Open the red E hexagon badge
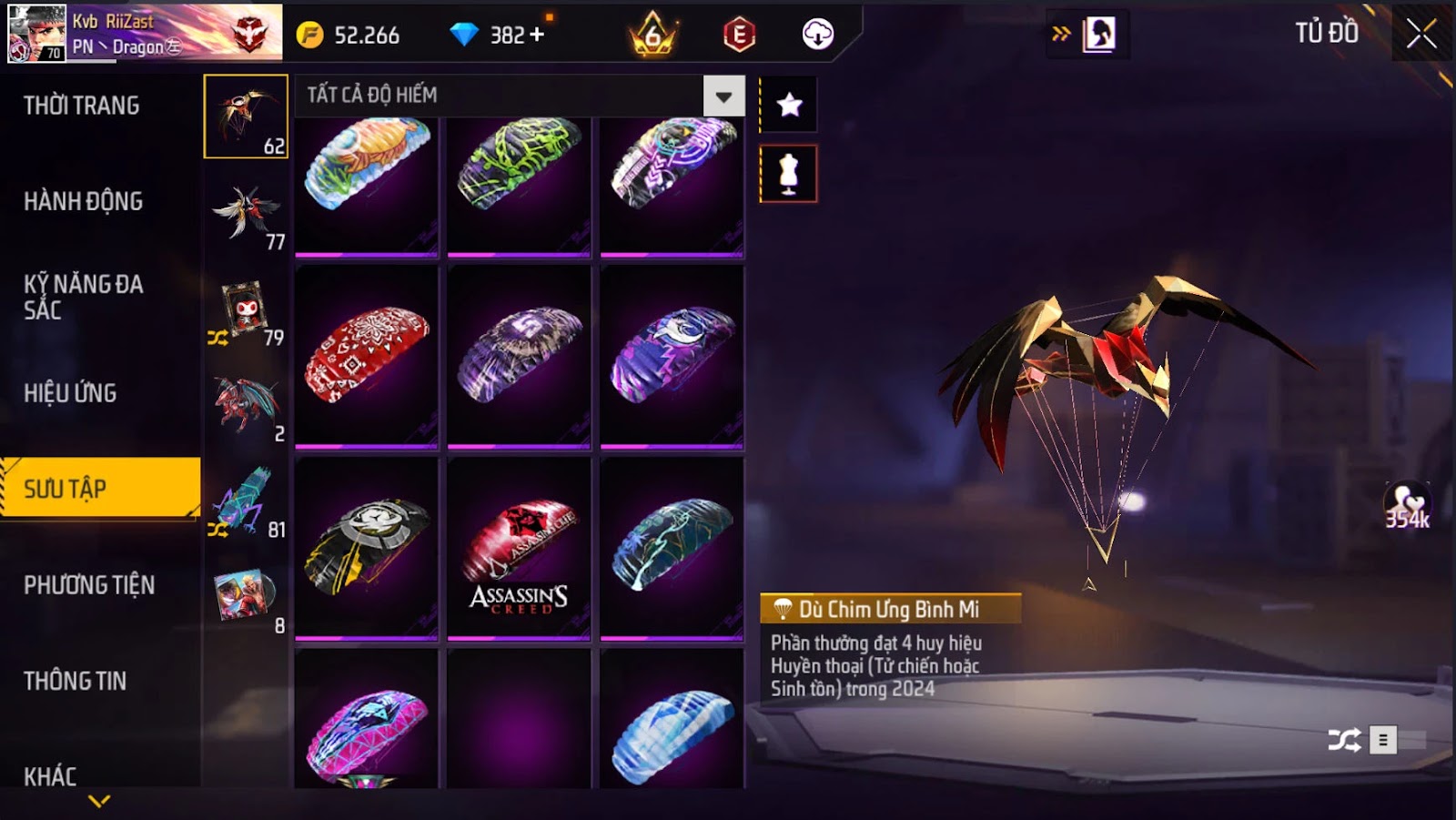This screenshot has height=820, width=1456. 739,35
